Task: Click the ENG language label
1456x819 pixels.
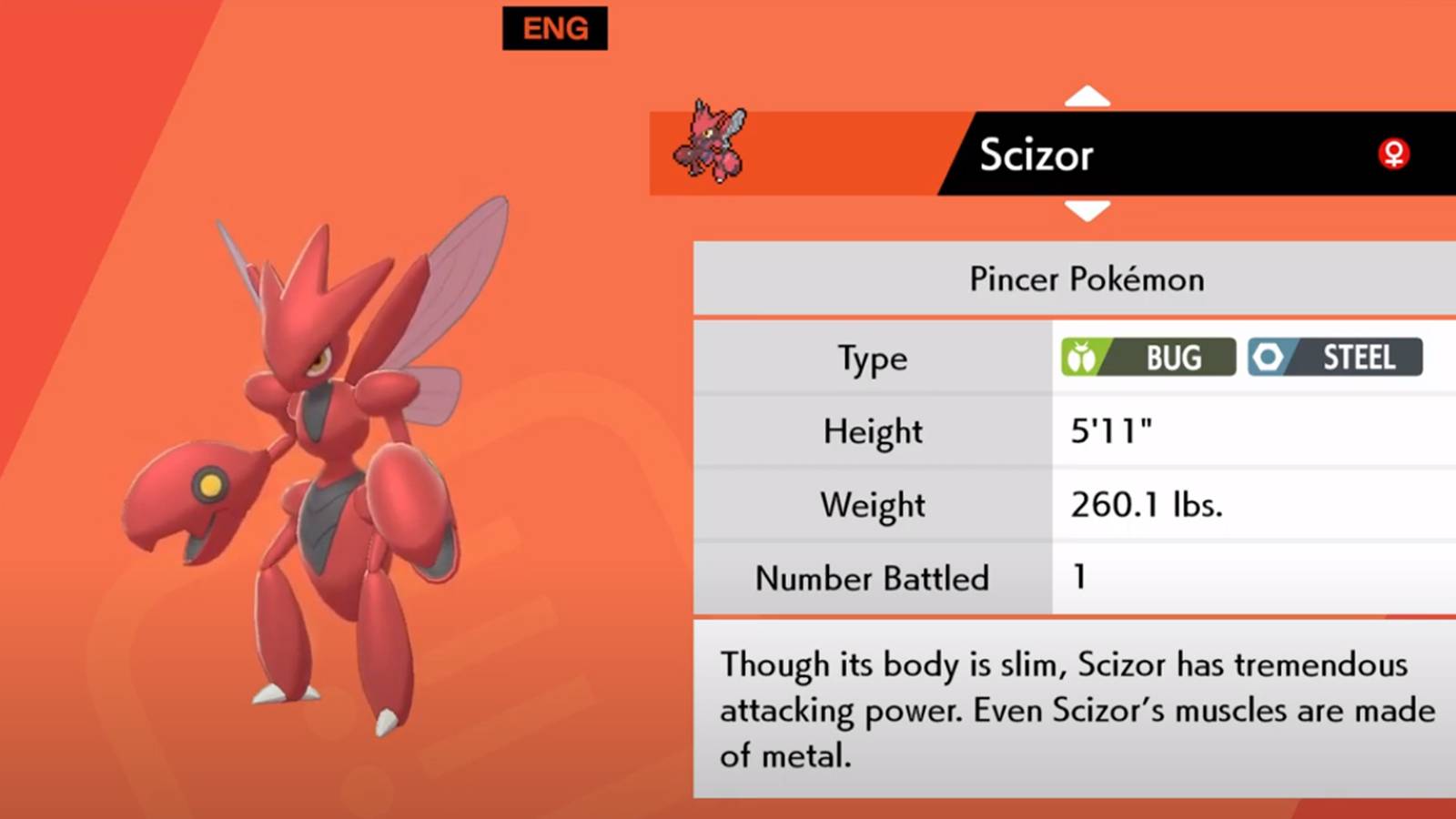Action: point(555,29)
